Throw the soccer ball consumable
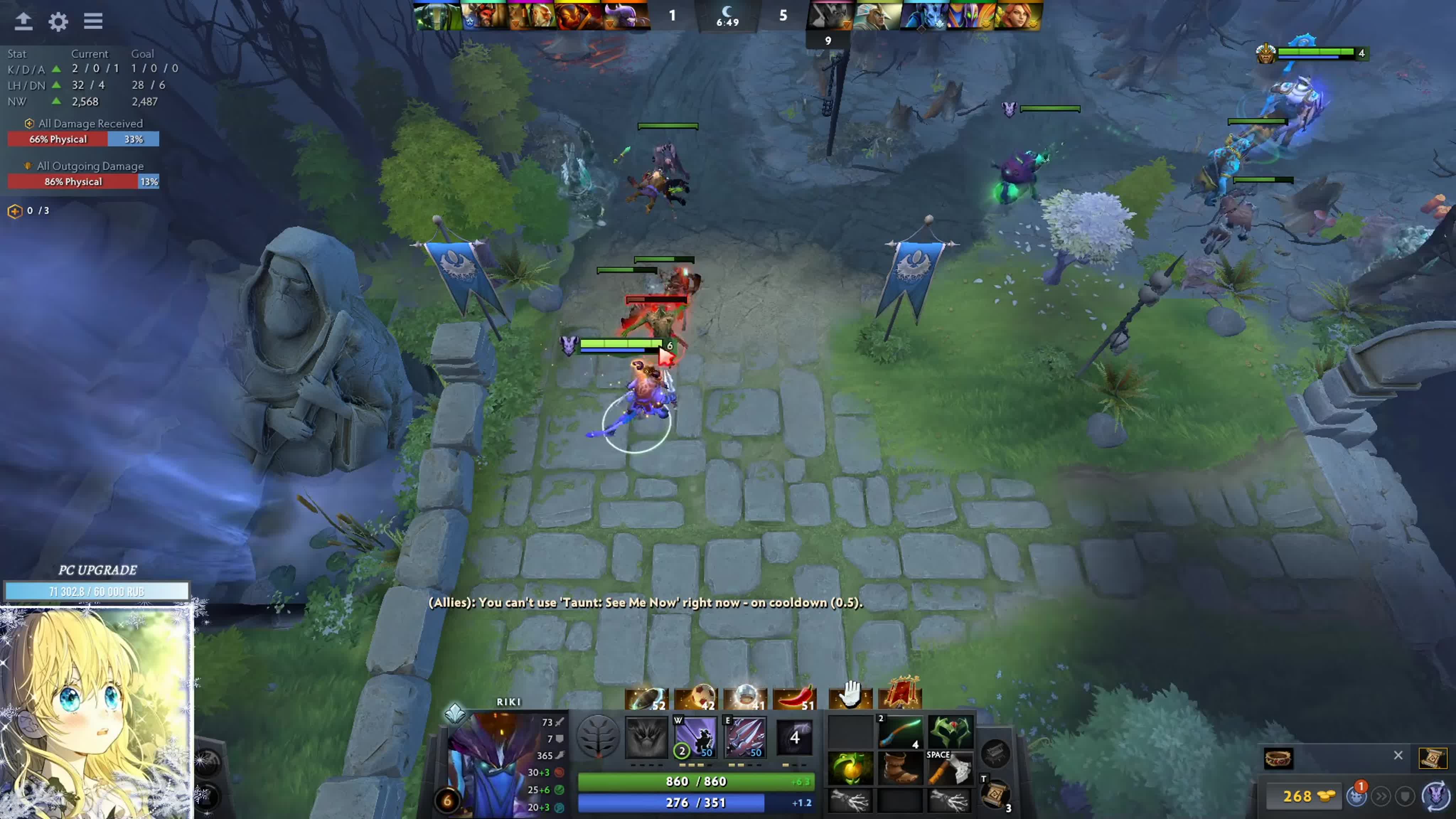The image size is (1456, 819). click(x=696, y=698)
